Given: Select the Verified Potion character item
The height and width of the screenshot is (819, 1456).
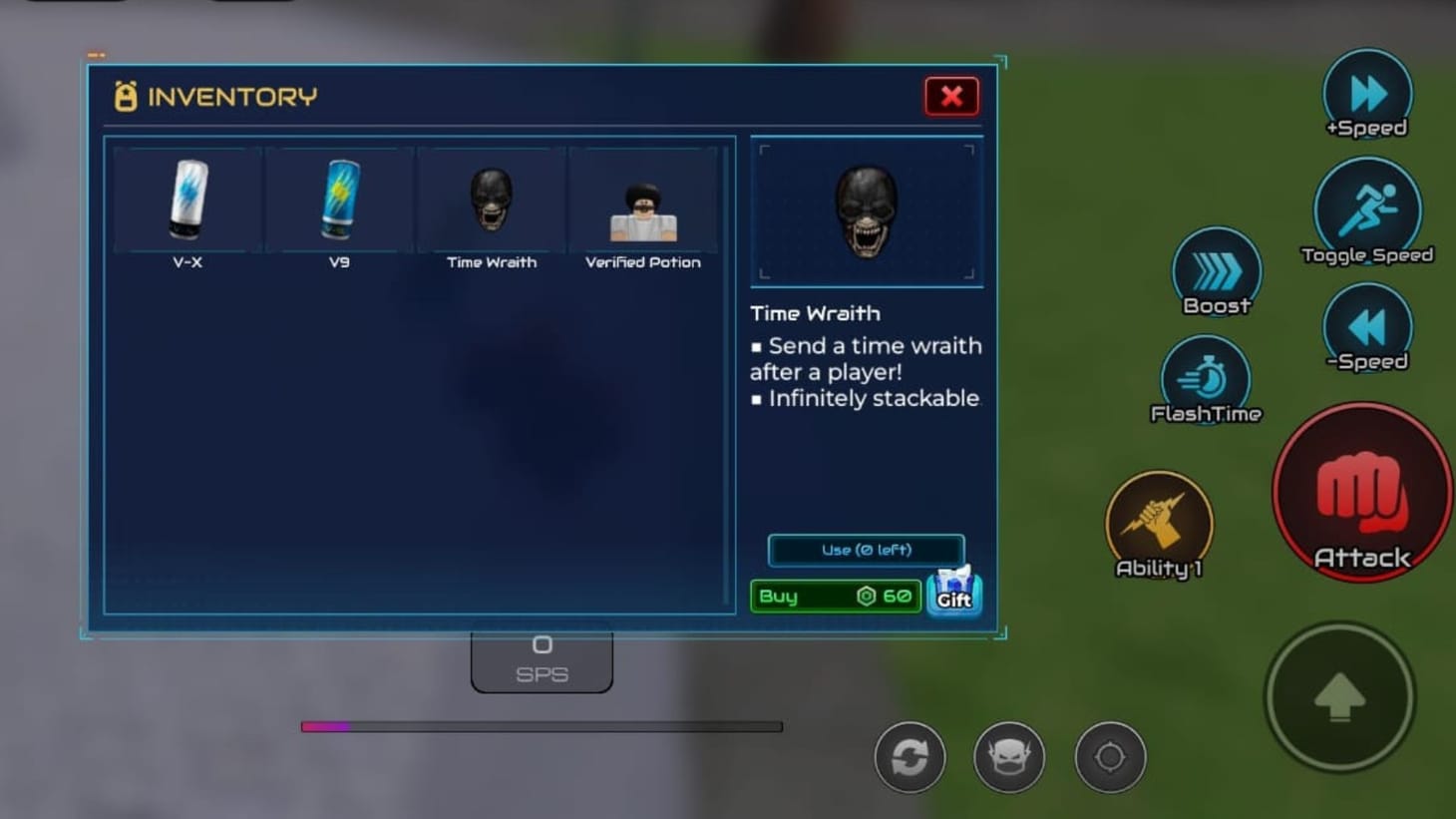Looking at the screenshot, I should pos(641,200).
